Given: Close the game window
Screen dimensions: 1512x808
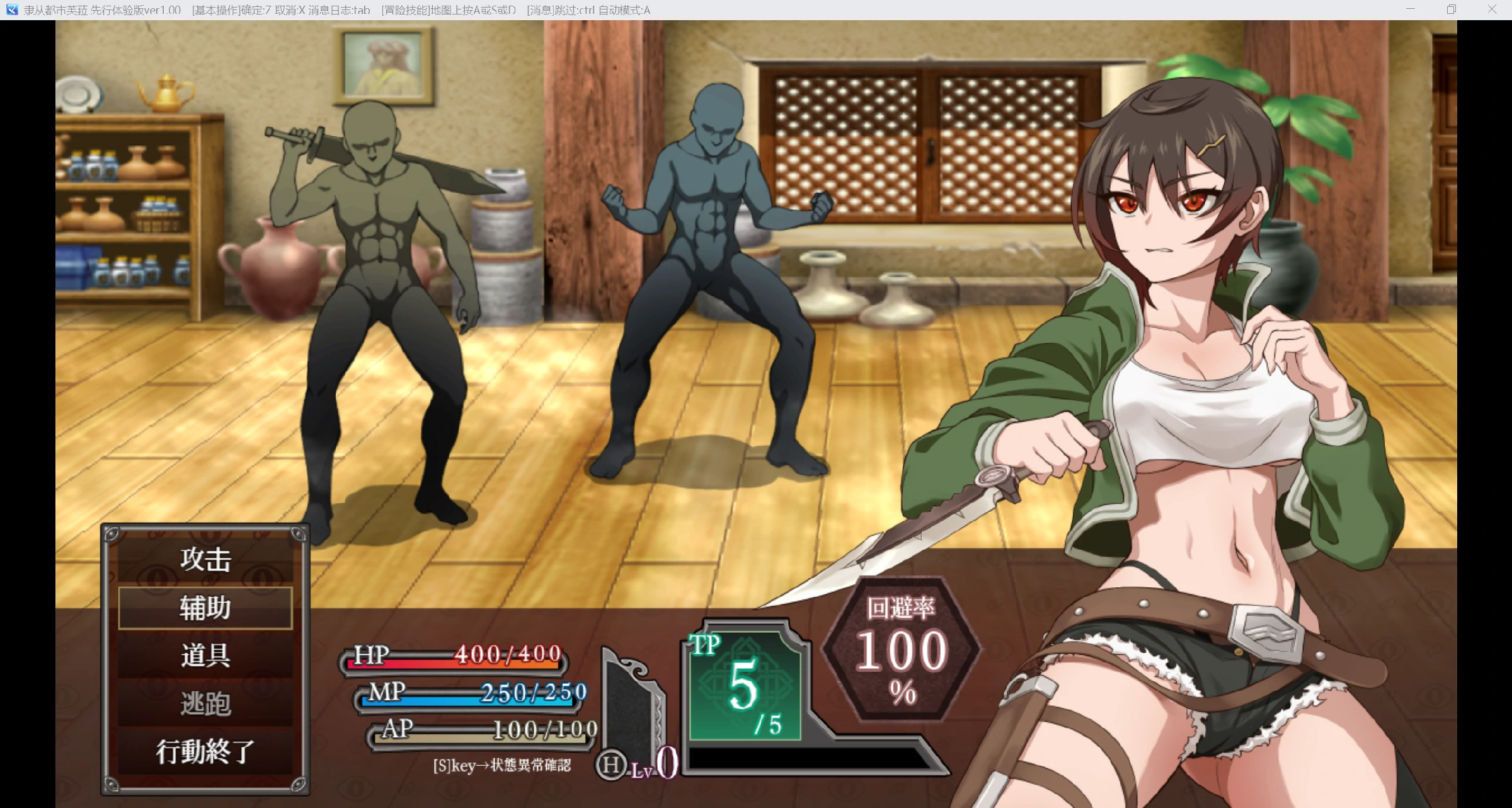Looking at the screenshot, I should (1492, 9).
